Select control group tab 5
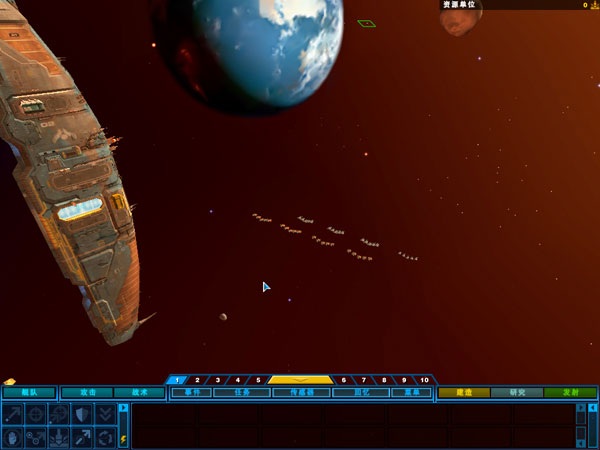The height and width of the screenshot is (450, 600). (258, 380)
